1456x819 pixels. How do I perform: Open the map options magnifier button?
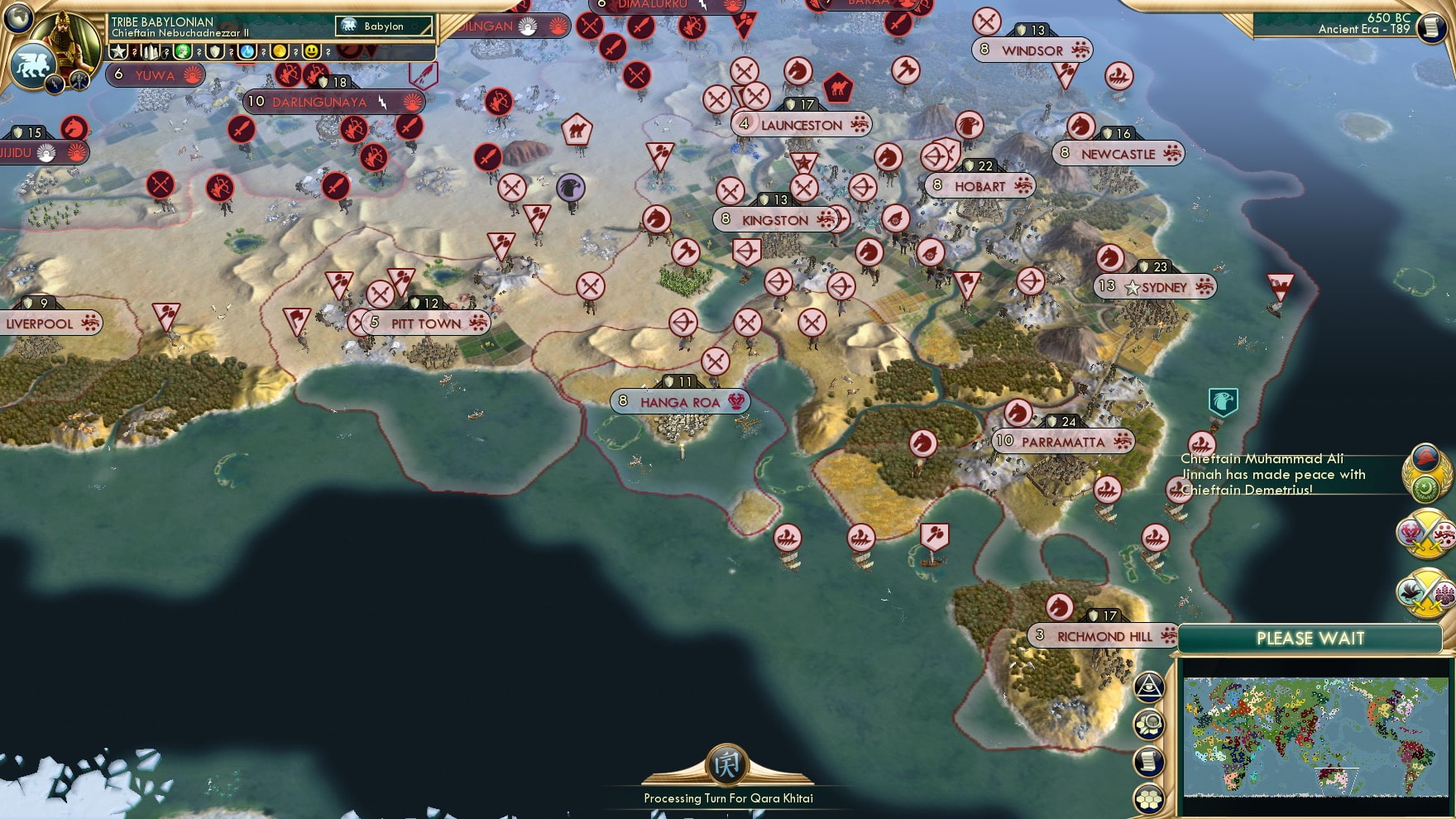pos(1149,725)
